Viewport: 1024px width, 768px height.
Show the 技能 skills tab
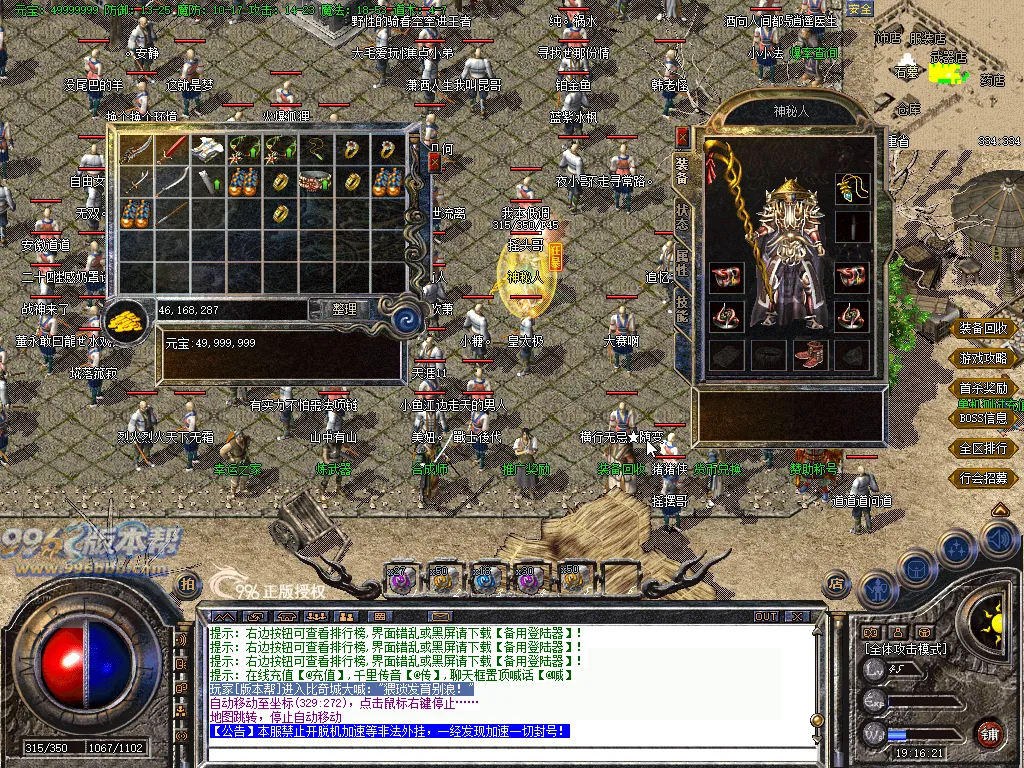tap(682, 308)
